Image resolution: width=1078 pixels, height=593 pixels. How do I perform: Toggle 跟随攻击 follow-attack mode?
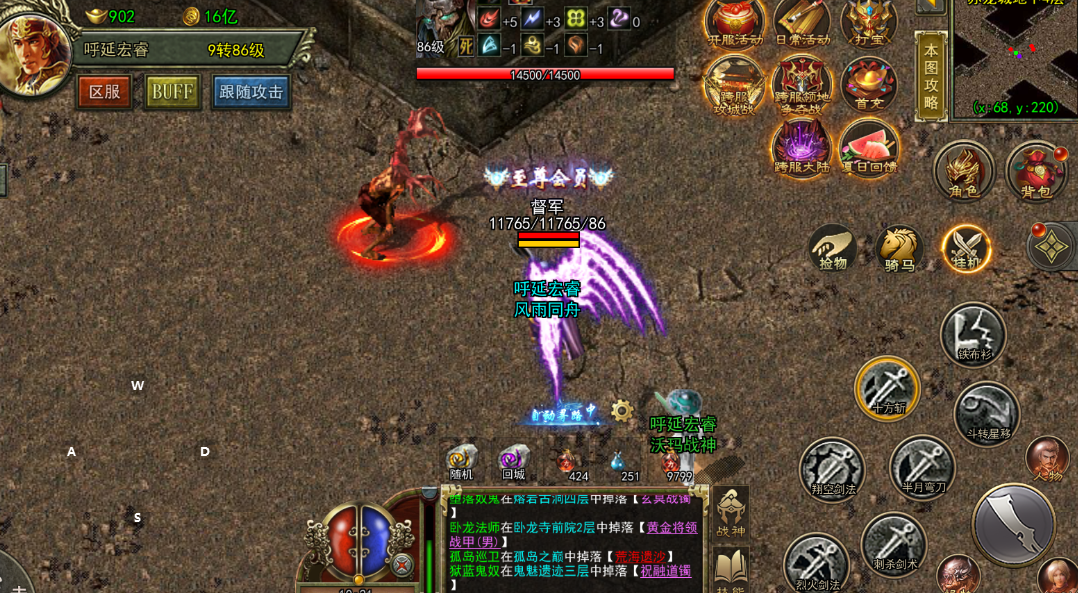[x=250, y=92]
